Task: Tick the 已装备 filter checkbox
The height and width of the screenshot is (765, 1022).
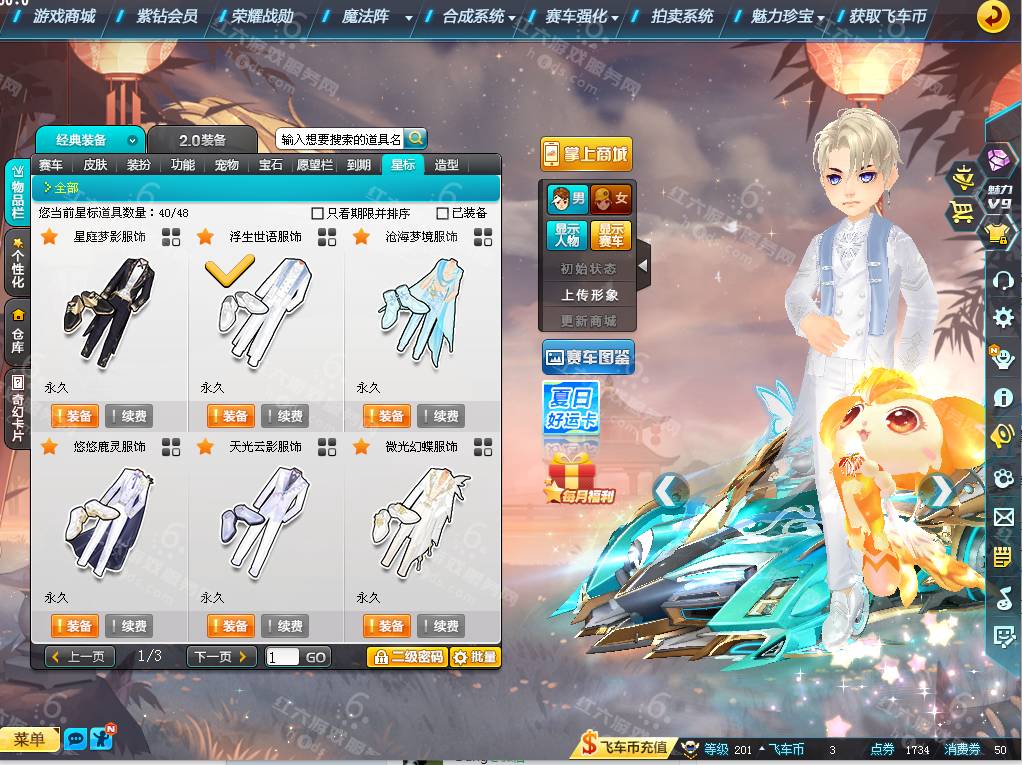Action: [443, 213]
